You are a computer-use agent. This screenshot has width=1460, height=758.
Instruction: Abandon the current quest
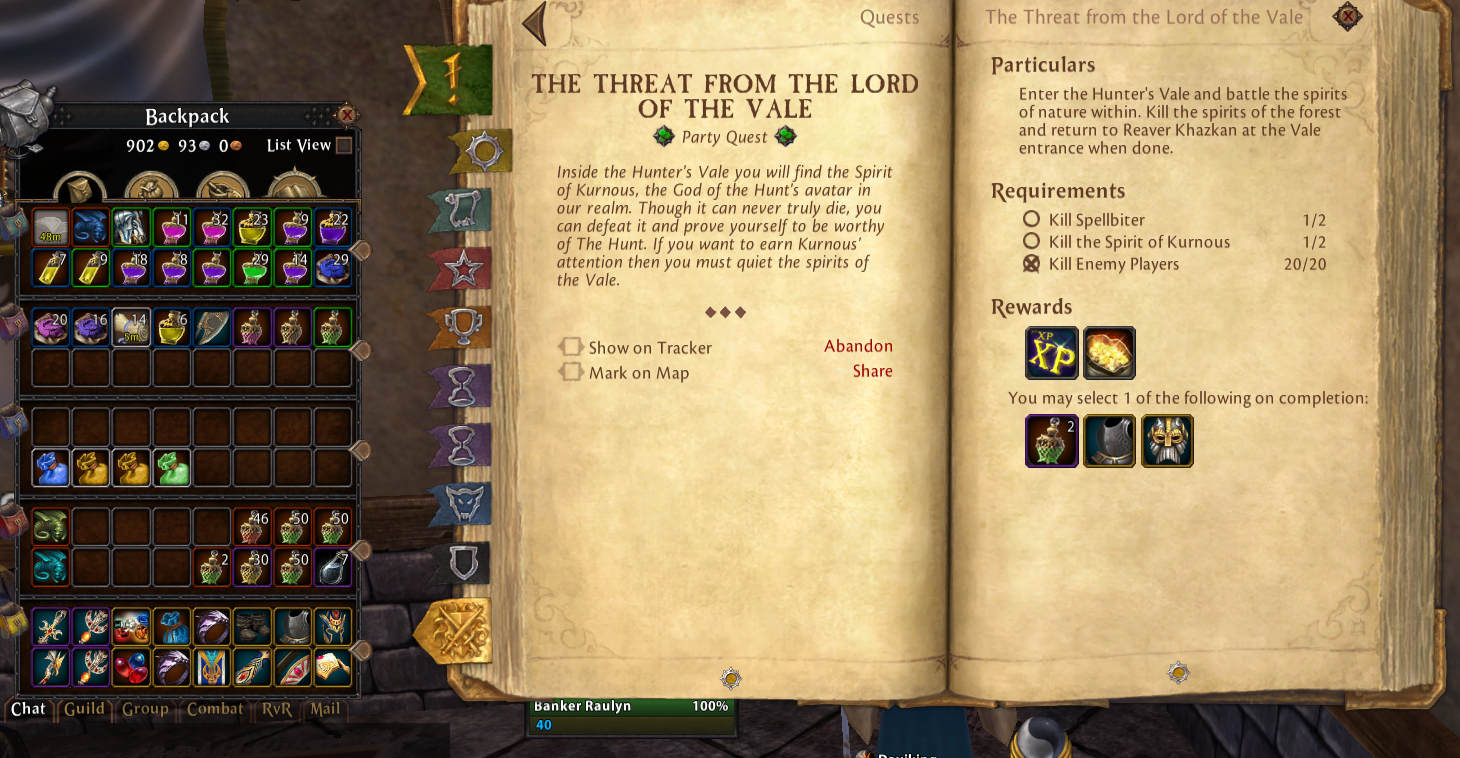[x=858, y=346]
